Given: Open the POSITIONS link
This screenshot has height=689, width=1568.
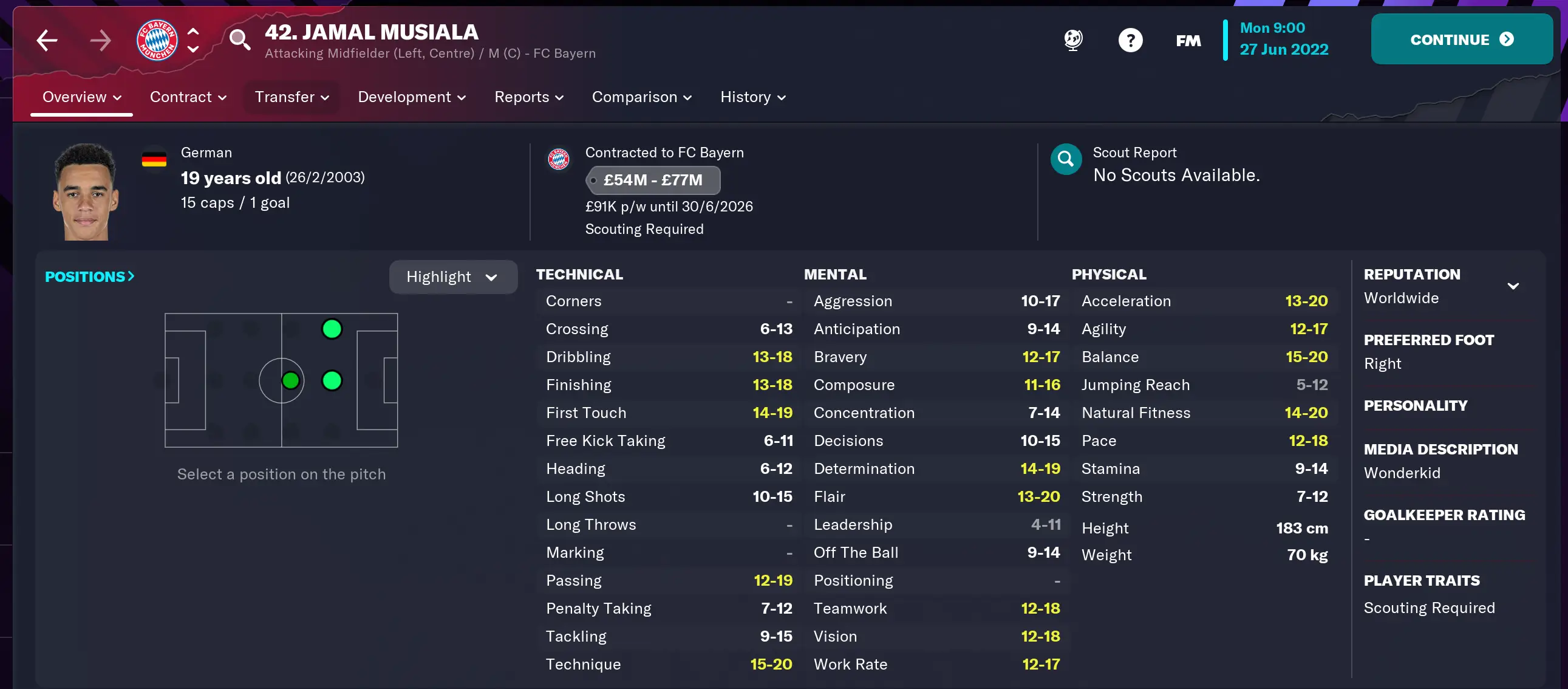Looking at the screenshot, I should (89, 276).
